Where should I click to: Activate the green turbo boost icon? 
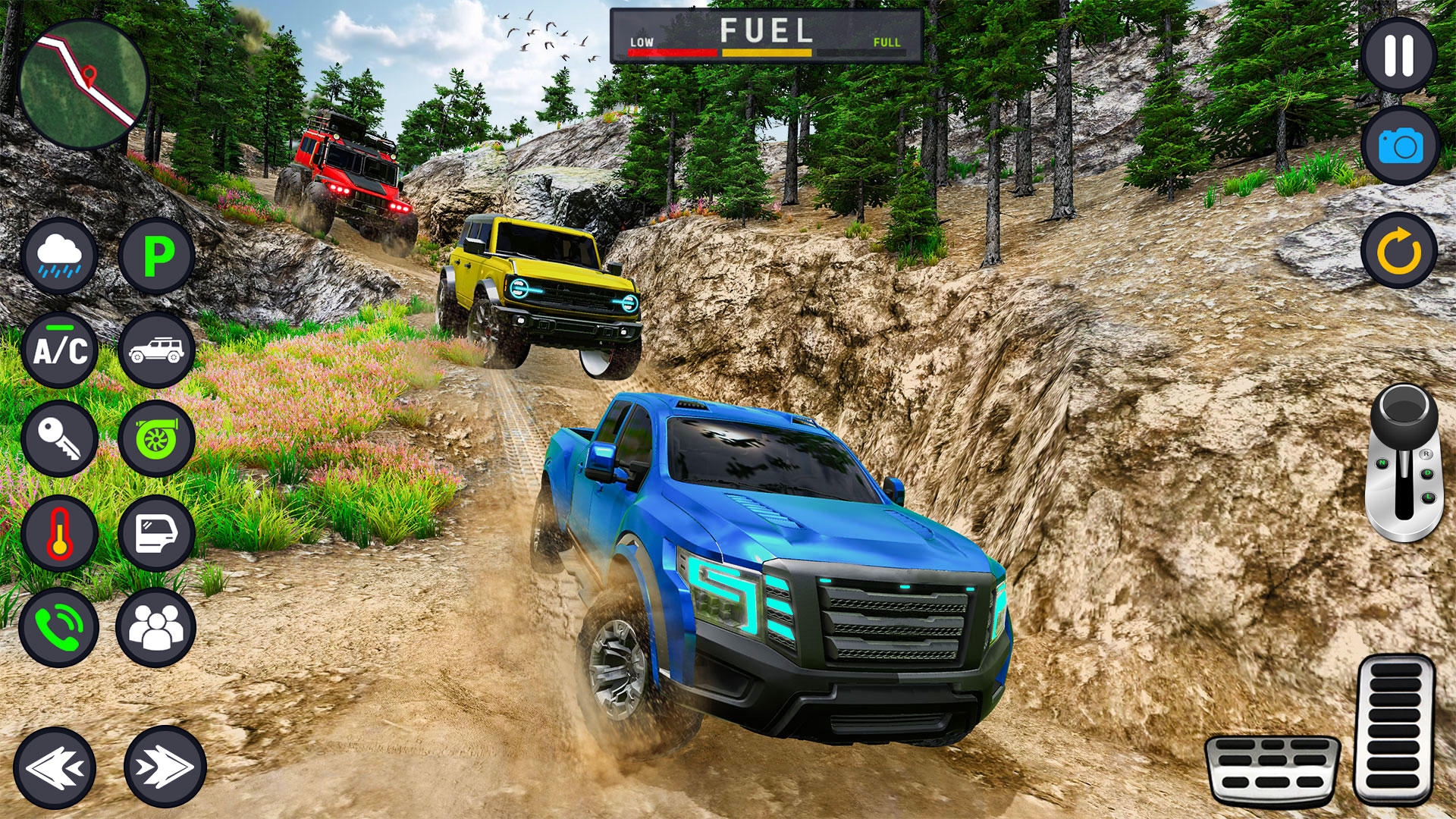coord(157,438)
